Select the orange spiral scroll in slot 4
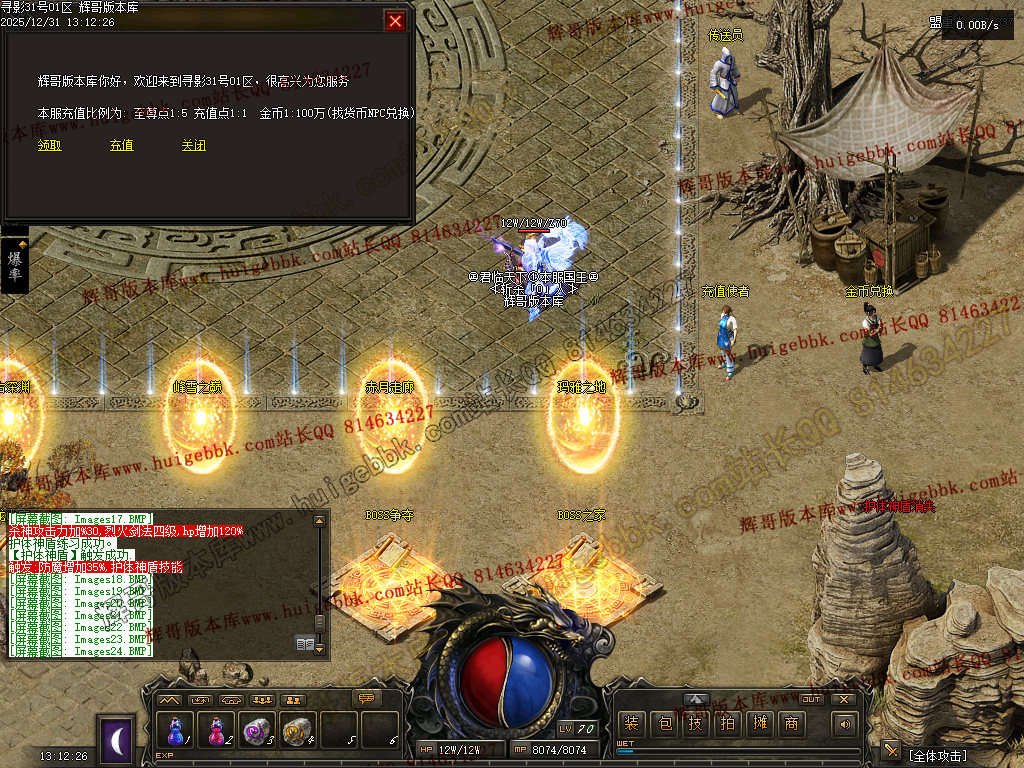The height and width of the screenshot is (768, 1024). coord(296,729)
